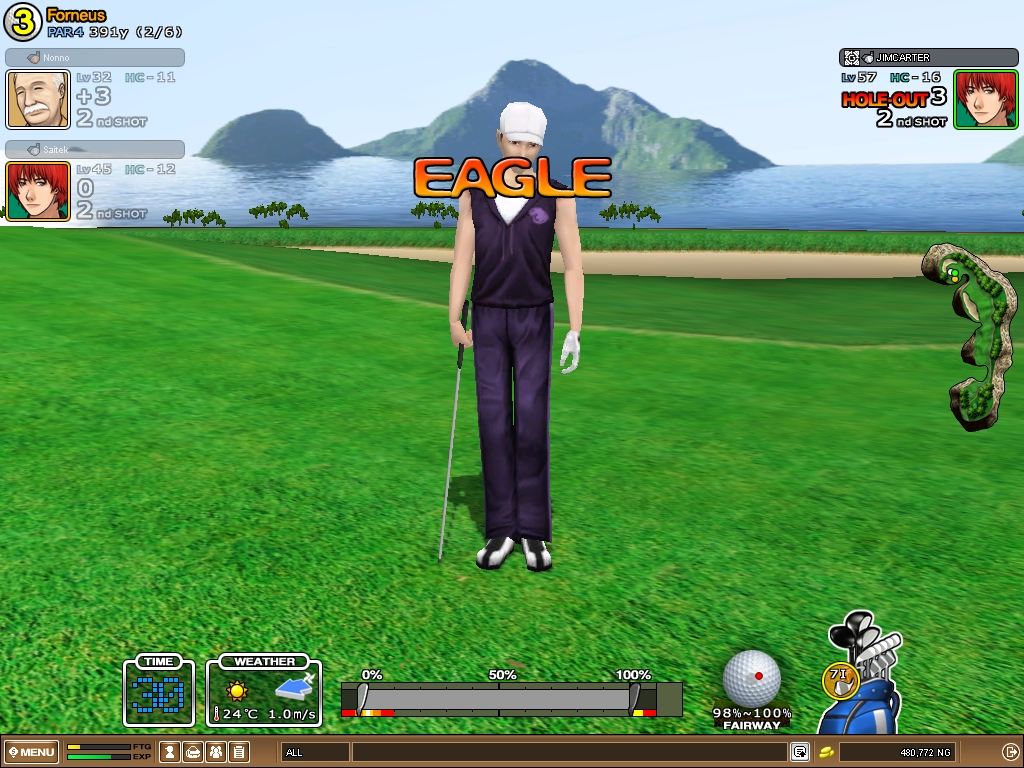Click the single-person profile icon
The image size is (1024, 768).
pos(171,752)
